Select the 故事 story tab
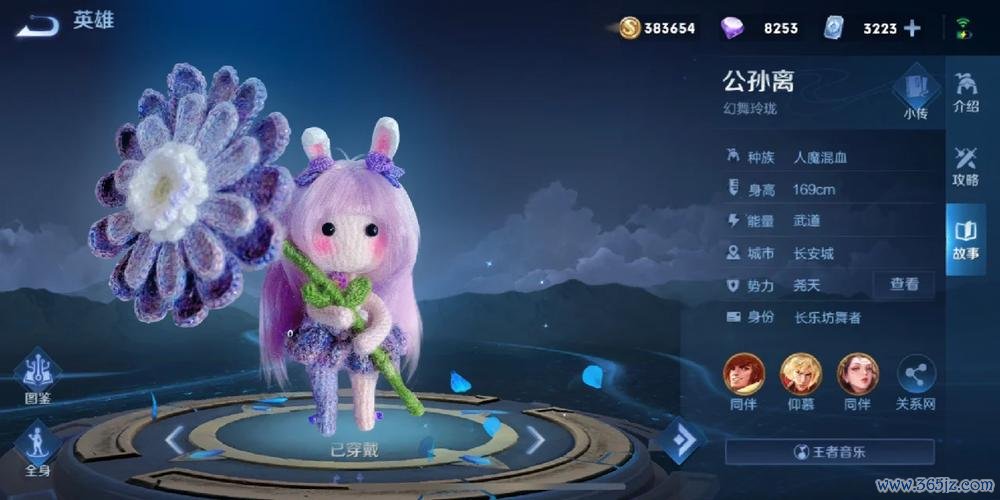 [x=966, y=240]
